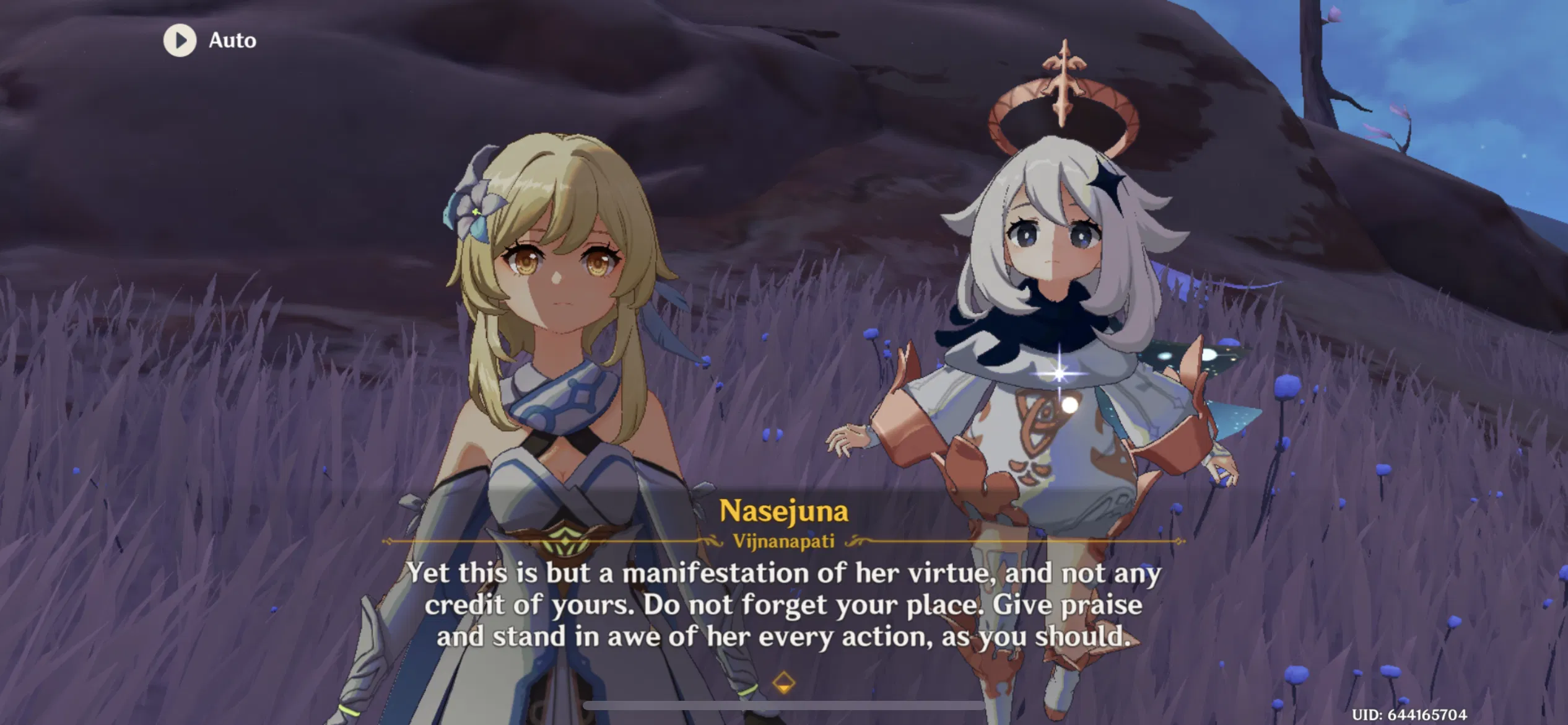Click the play triangle inside the Auto circle
The image size is (1568, 725).
tap(181, 41)
